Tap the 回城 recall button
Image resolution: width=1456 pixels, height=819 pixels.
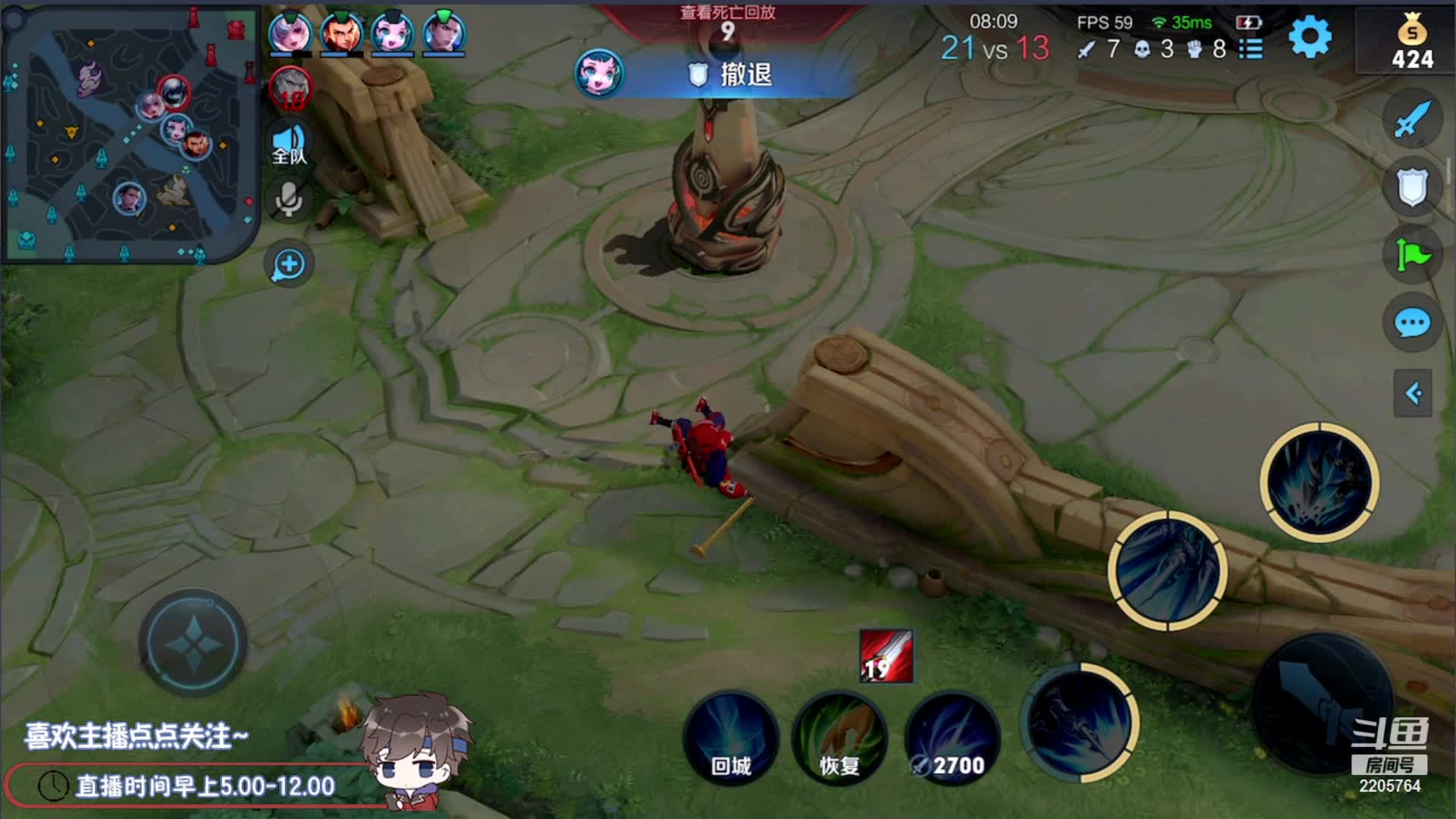pyautogui.click(x=731, y=739)
